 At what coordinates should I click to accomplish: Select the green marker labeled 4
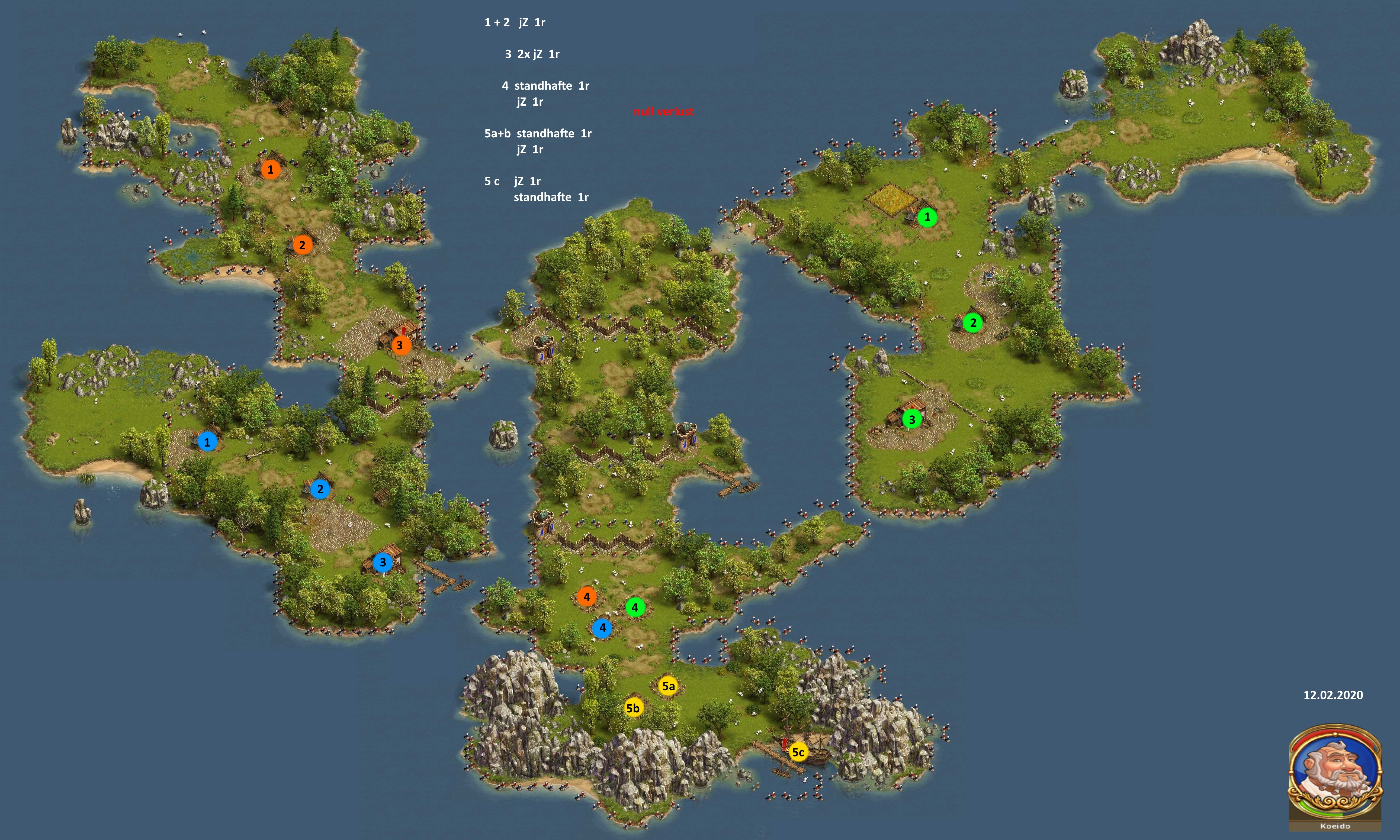pyautogui.click(x=635, y=607)
